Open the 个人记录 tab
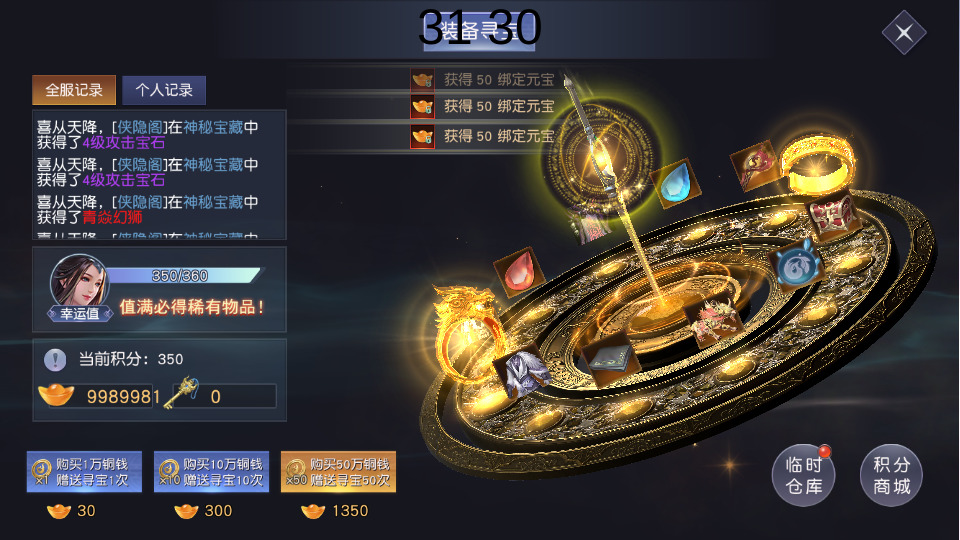Viewport: 960px width, 540px height. (164, 90)
